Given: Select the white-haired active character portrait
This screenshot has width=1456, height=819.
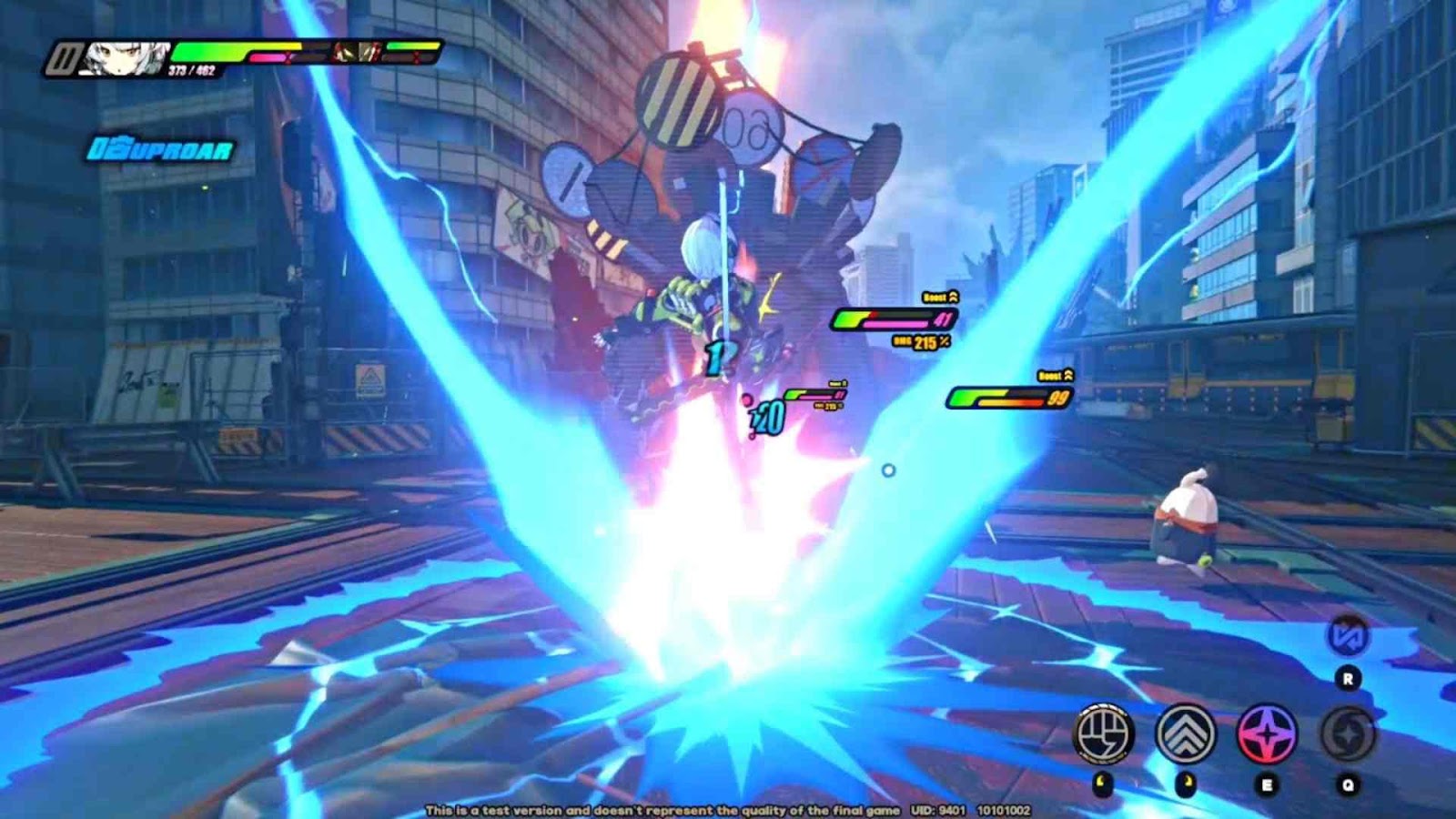Looking at the screenshot, I should click(x=124, y=58).
